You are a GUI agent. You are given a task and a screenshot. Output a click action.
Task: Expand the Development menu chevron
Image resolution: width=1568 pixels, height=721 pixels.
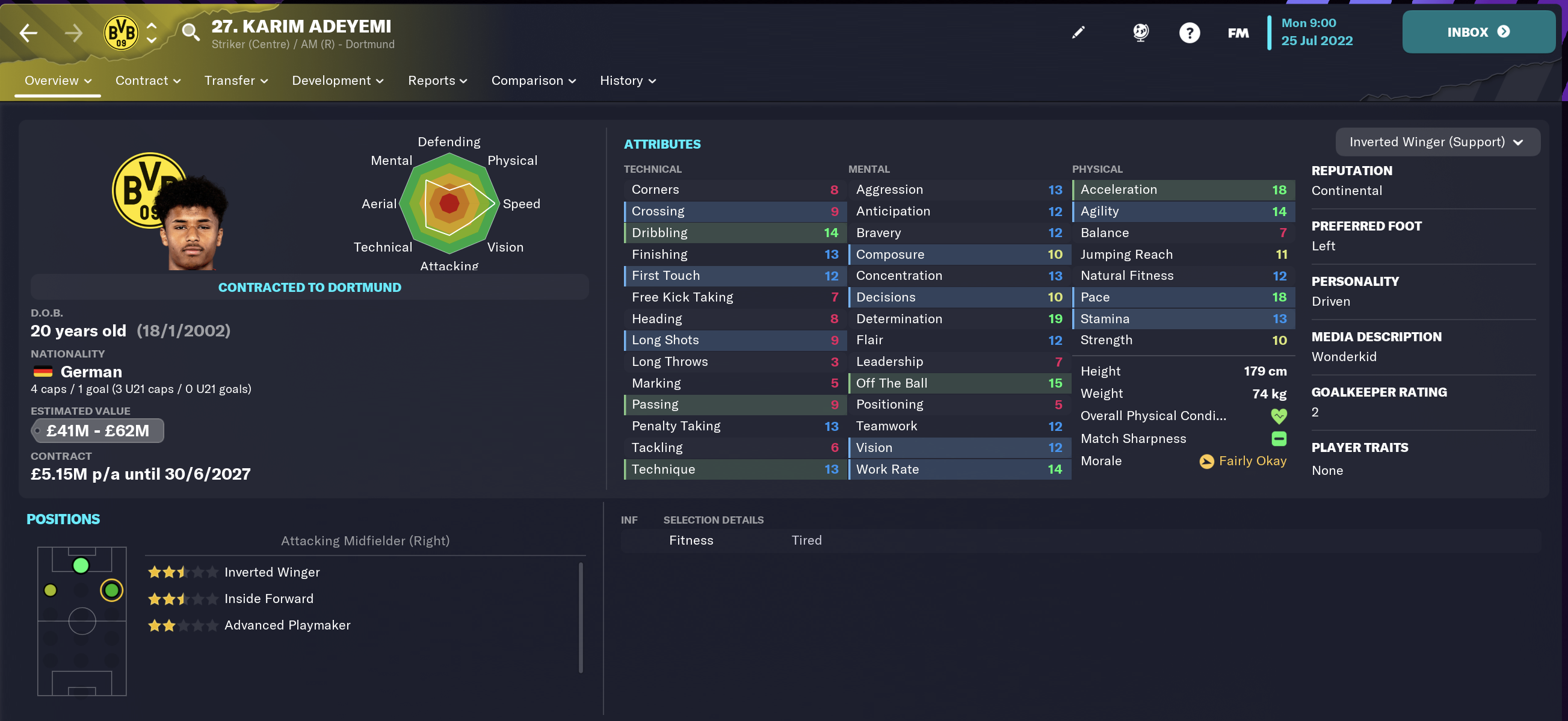coord(380,81)
